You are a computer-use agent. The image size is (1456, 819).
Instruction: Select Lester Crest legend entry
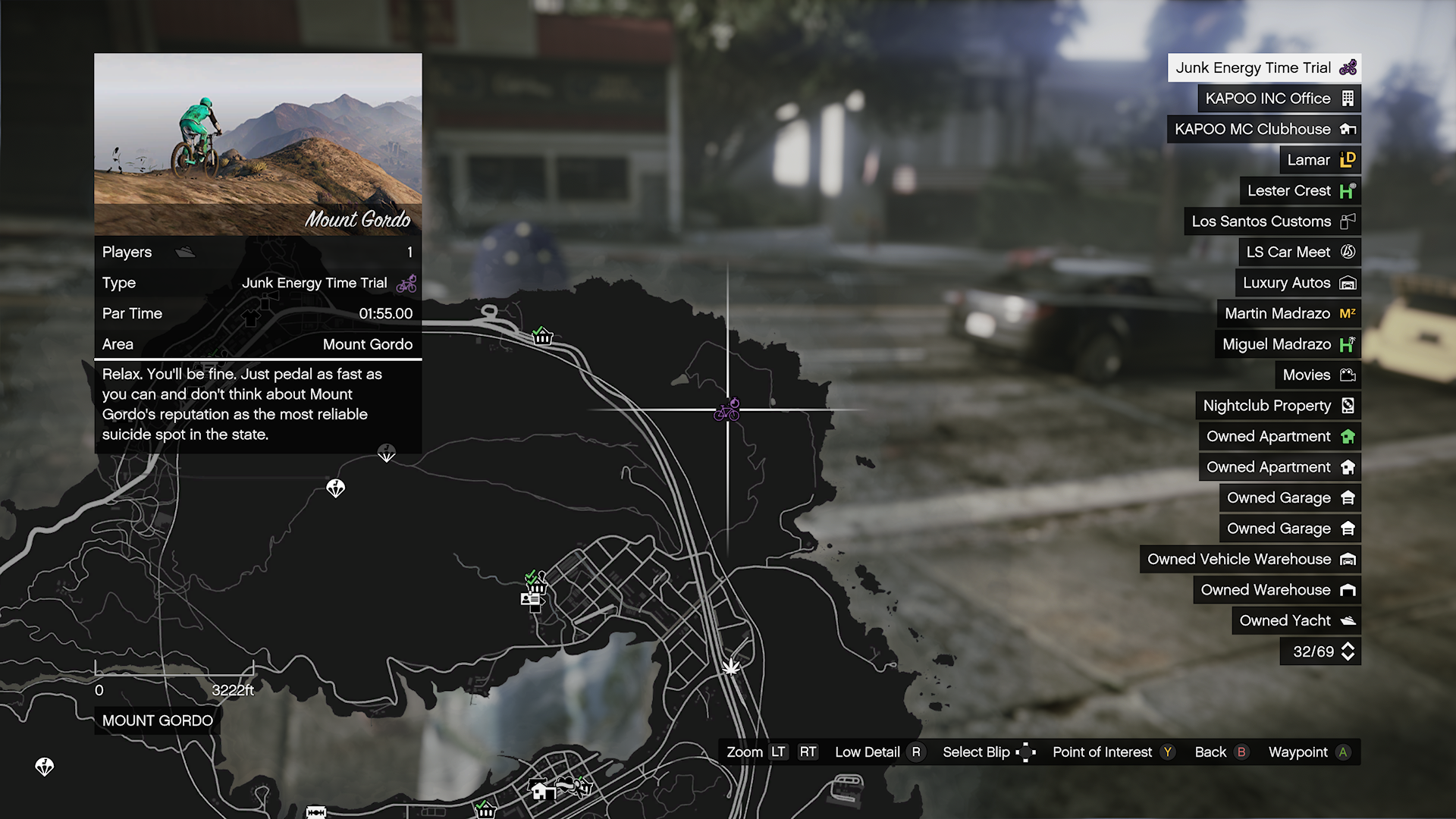coord(1300,190)
